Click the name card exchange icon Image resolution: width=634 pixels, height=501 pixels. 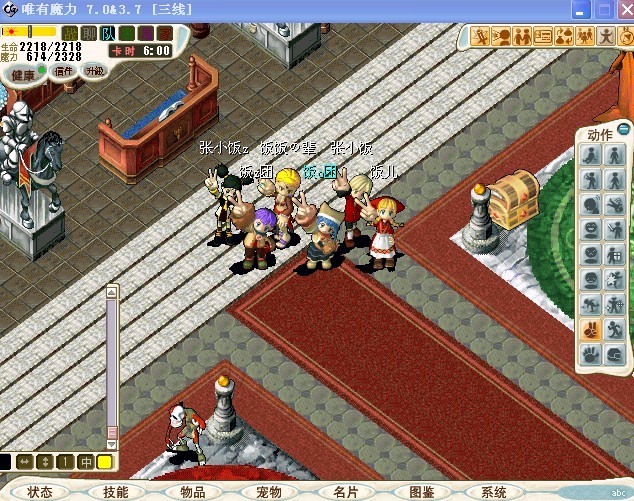(543, 37)
